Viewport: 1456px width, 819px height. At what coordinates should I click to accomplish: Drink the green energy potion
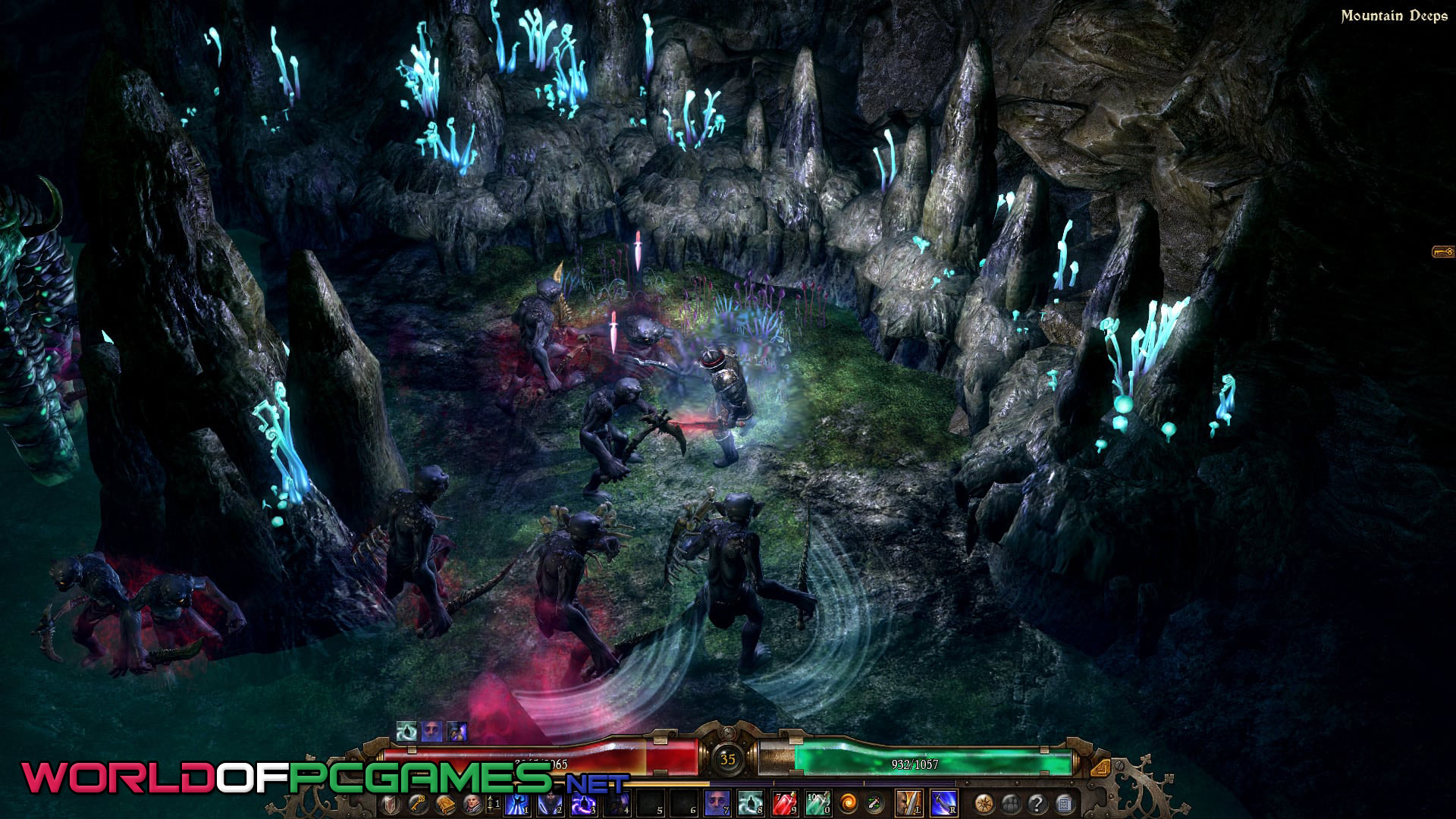tap(817, 803)
